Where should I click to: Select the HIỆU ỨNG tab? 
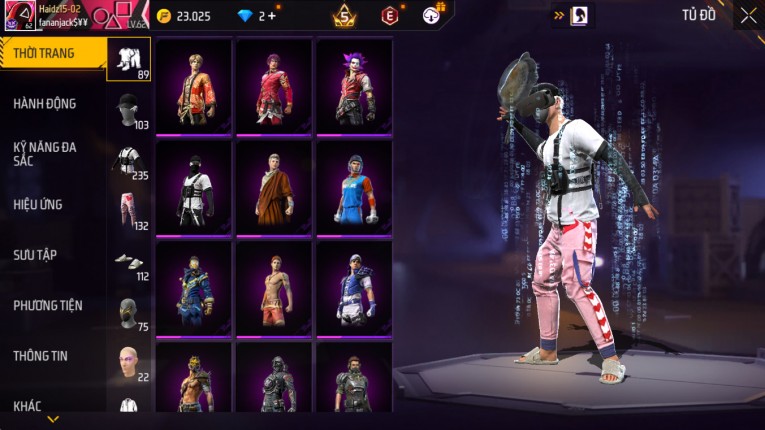click(x=38, y=204)
